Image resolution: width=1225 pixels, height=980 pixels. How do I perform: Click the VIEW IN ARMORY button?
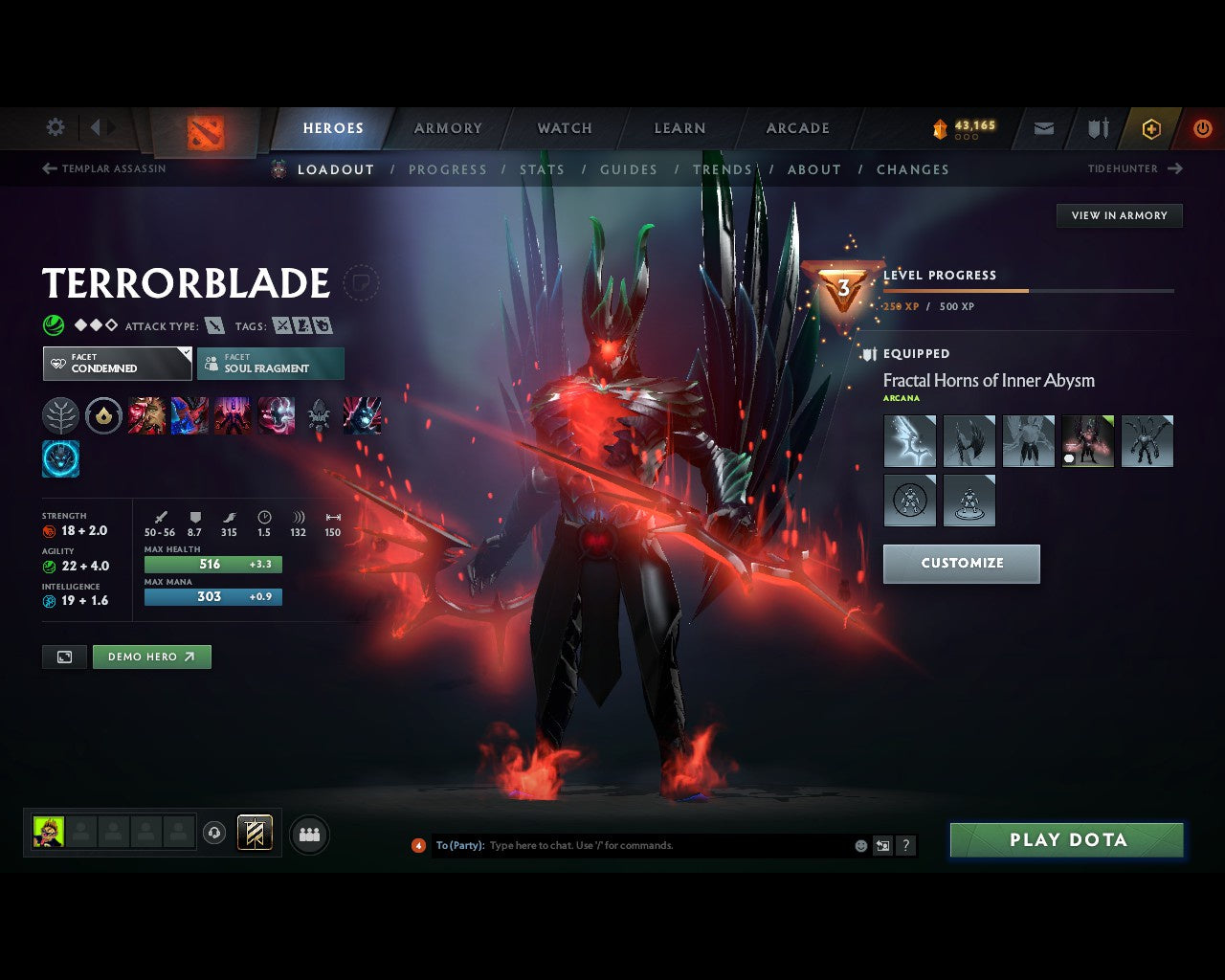(x=1118, y=215)
